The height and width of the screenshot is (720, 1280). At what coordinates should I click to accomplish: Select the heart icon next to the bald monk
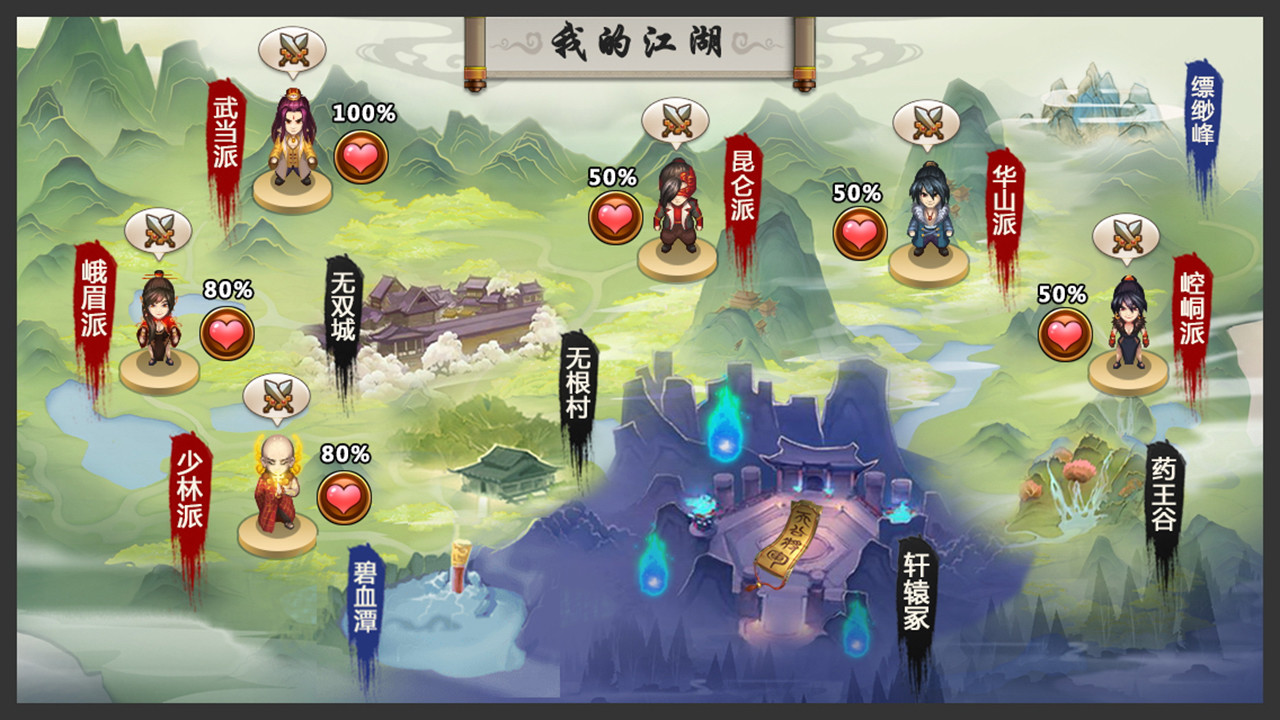(344, 497)
